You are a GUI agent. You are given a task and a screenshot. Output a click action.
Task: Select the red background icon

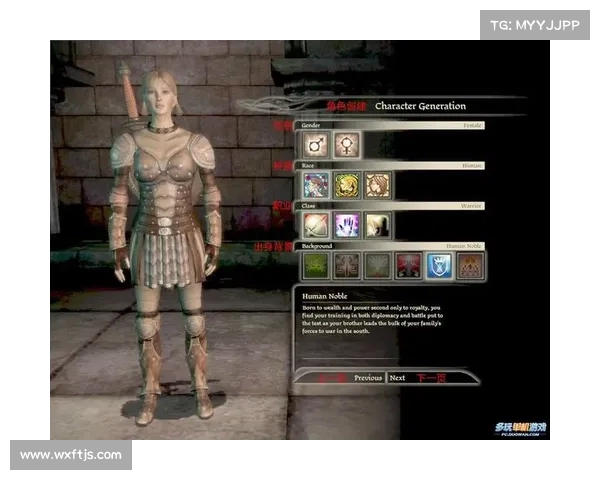click(409, 265)
